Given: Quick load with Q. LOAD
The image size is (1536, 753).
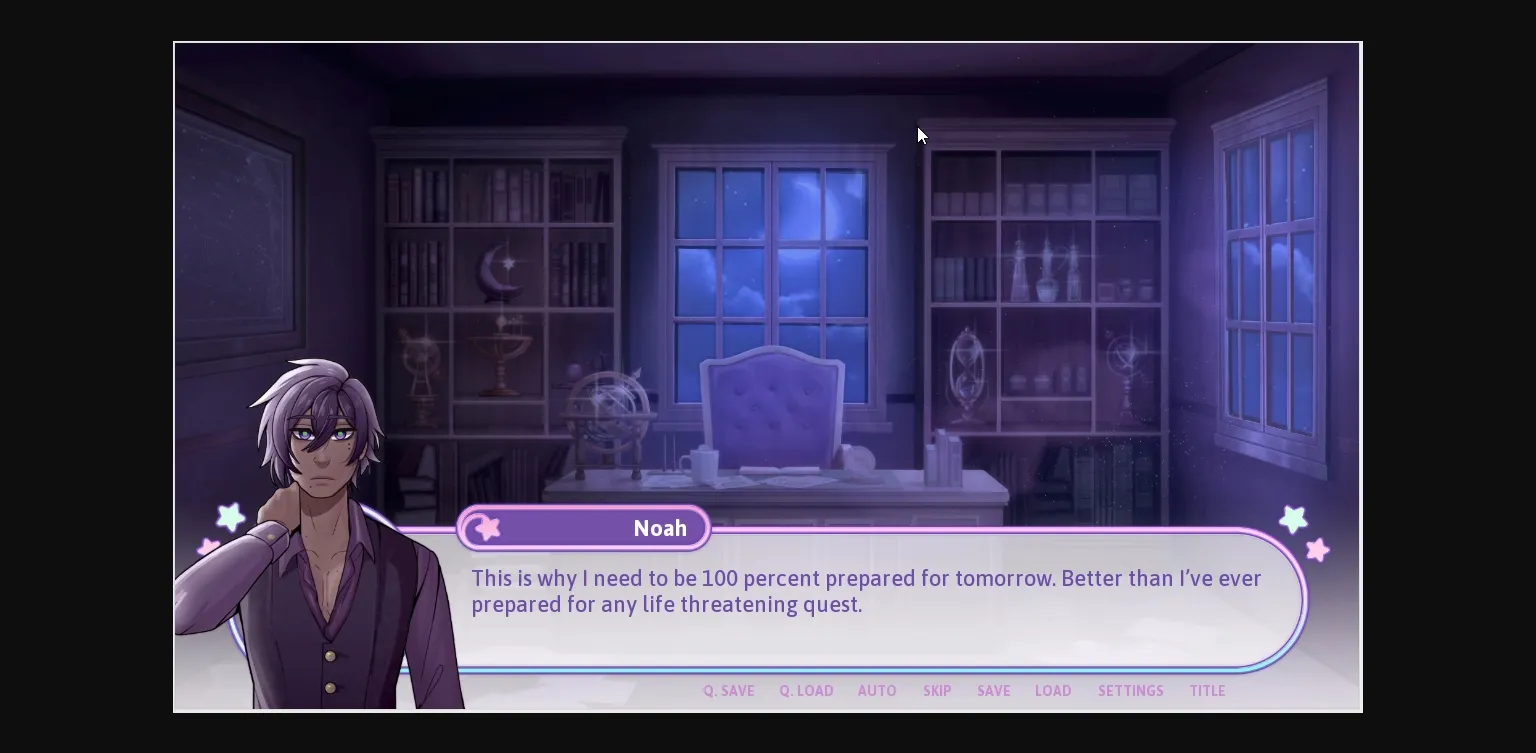Looking at the screenshot, I should pos(806,691).
